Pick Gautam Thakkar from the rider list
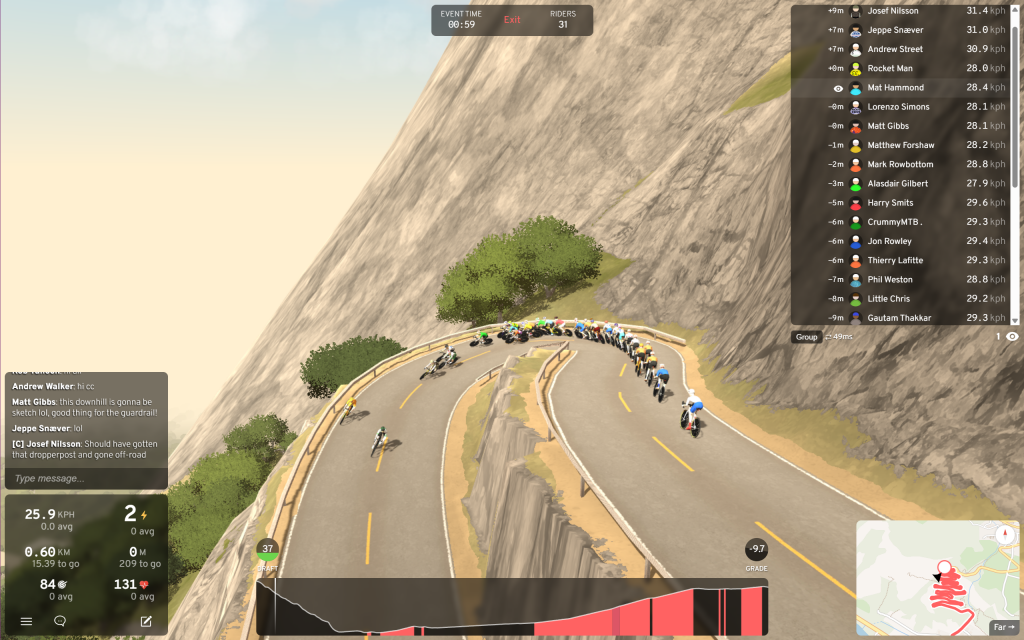The height and width of the screenshot is (640, 1024). pyautogui.click(x=899, y=318)
